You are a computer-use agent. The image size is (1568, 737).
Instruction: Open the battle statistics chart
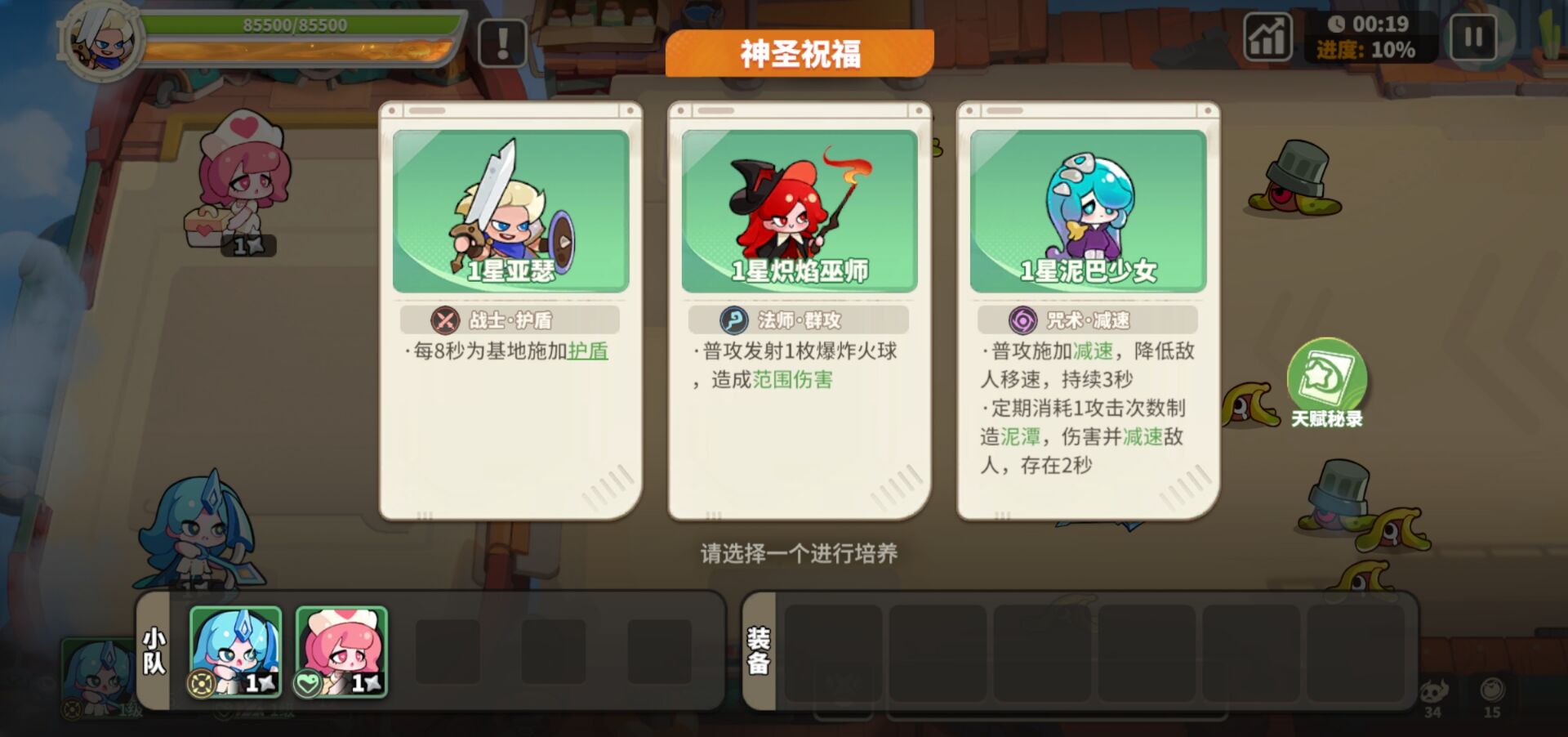coord(1268,37)
